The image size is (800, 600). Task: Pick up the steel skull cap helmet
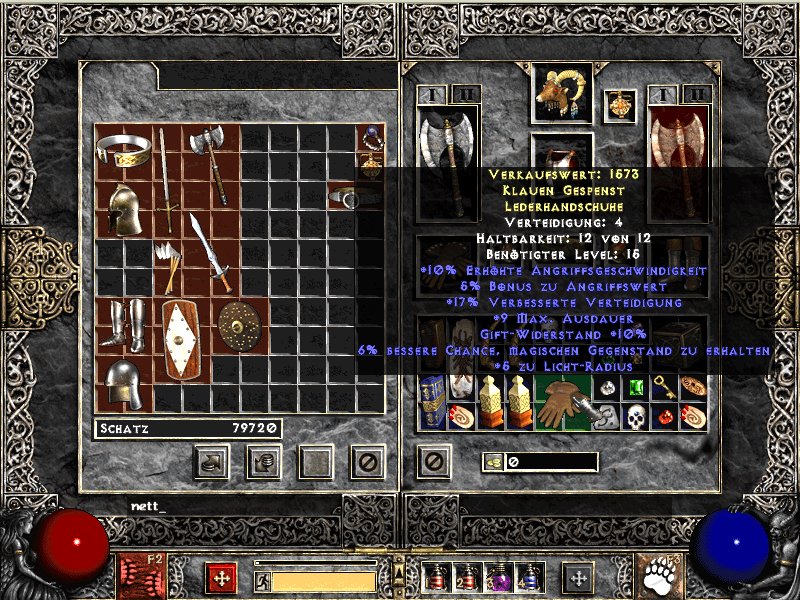(x=124, y=382)
